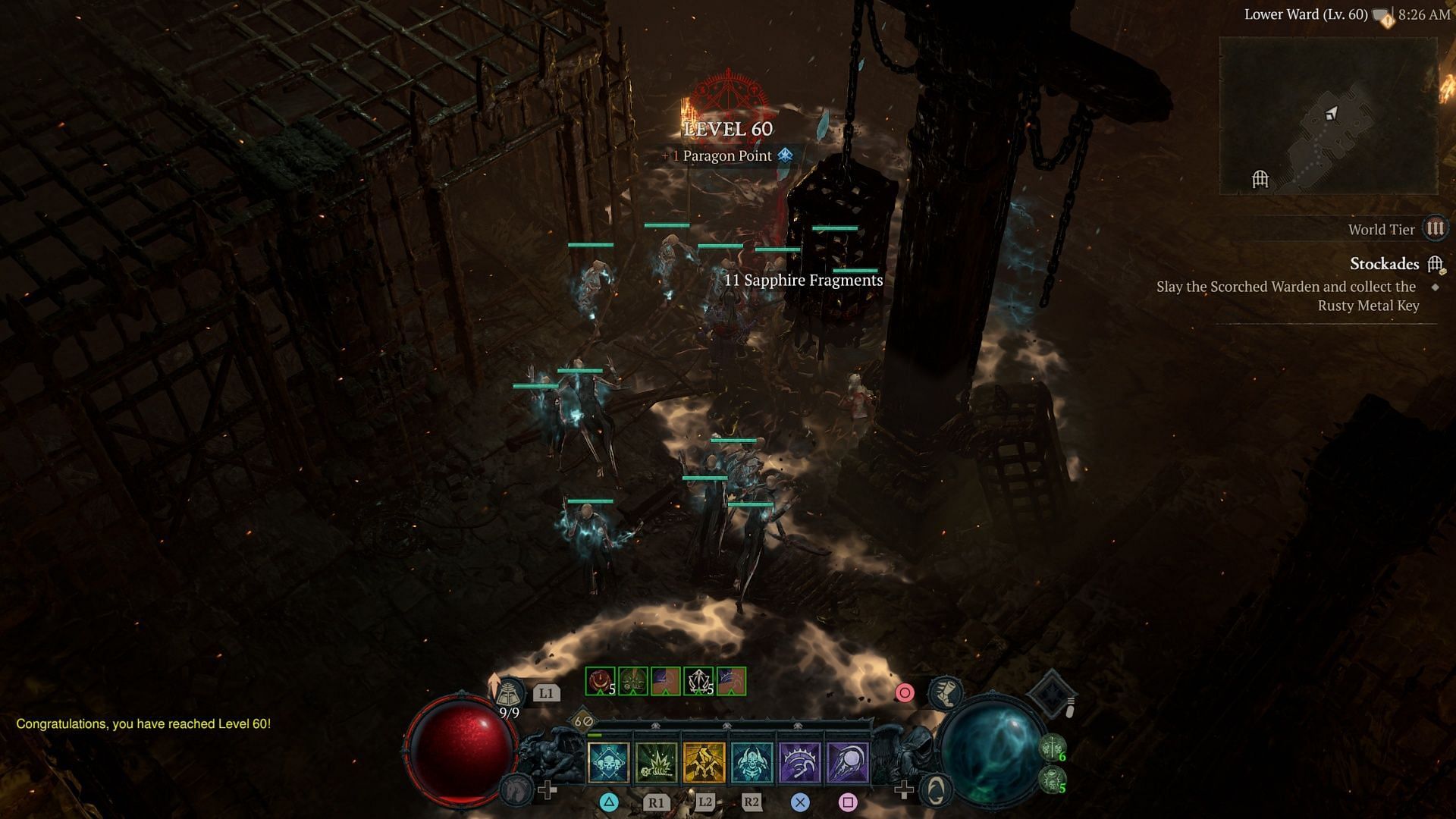Use the healing potion icon showing 9/9
Viewport: 1456px width, 819px height.
click(510, 696)
